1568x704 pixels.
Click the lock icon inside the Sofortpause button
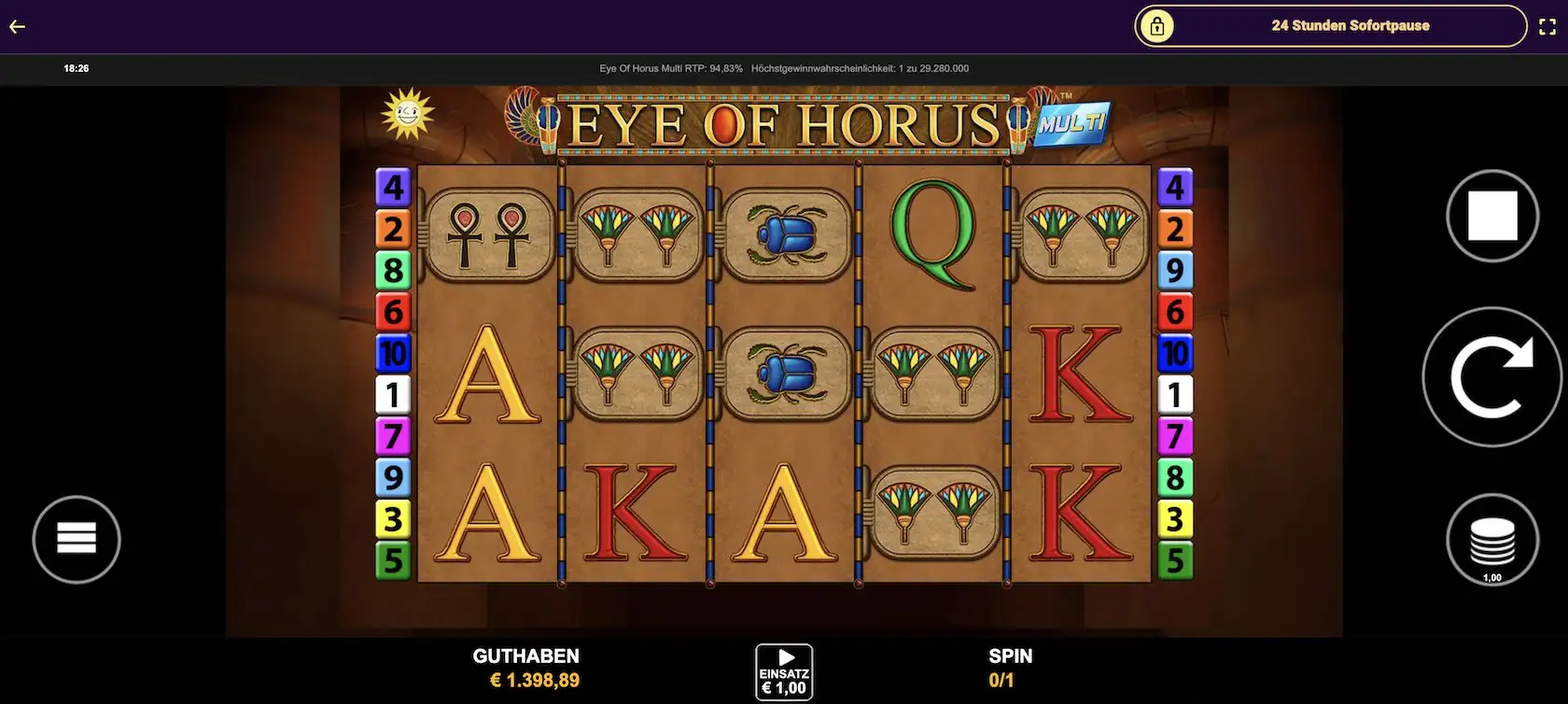[1159, 27]
